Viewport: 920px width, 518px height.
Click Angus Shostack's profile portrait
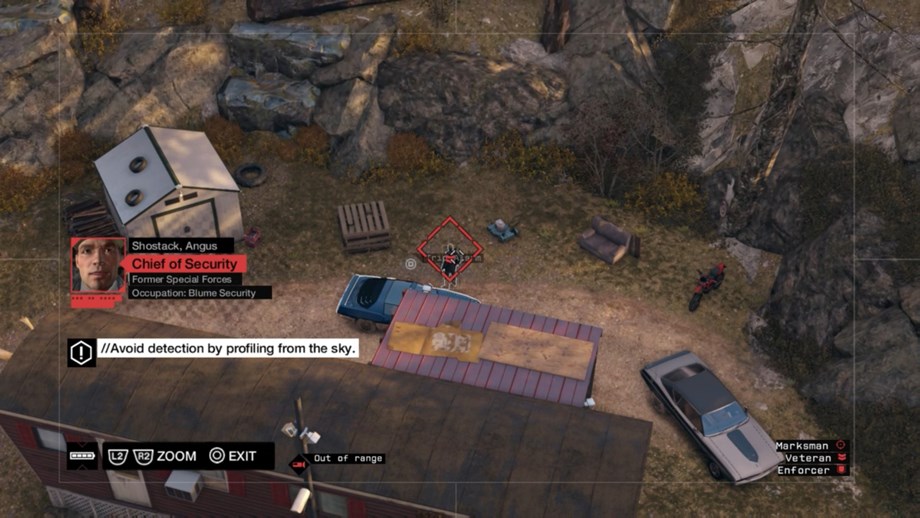point(98,265)
